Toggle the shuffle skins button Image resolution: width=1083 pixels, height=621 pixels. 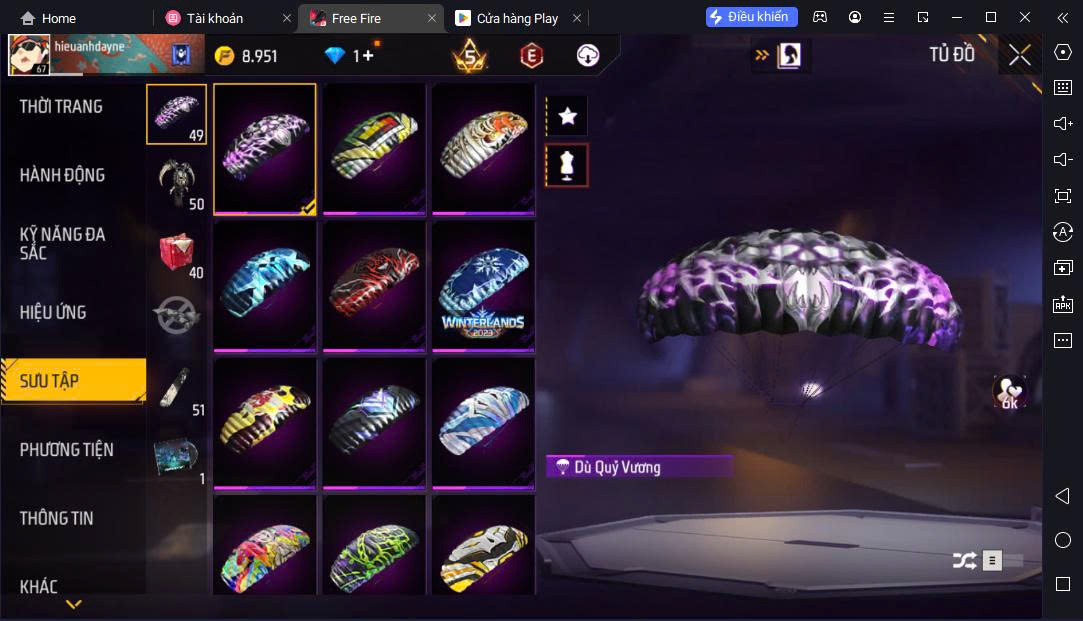click(964, 561)
